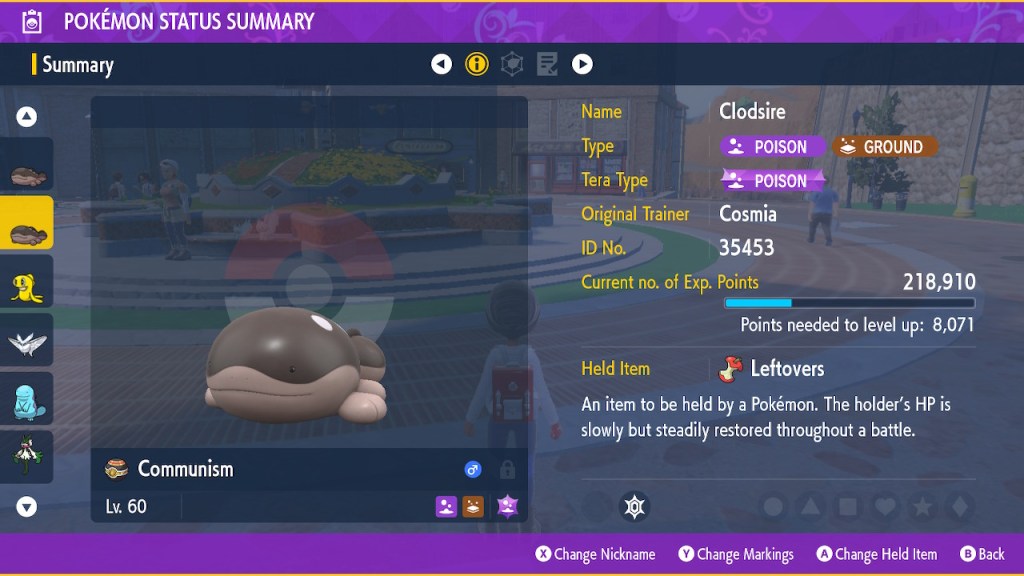1024x576 pixels.
Task: Select the Meowscarada party slot
Action: (x=27, y=456)
